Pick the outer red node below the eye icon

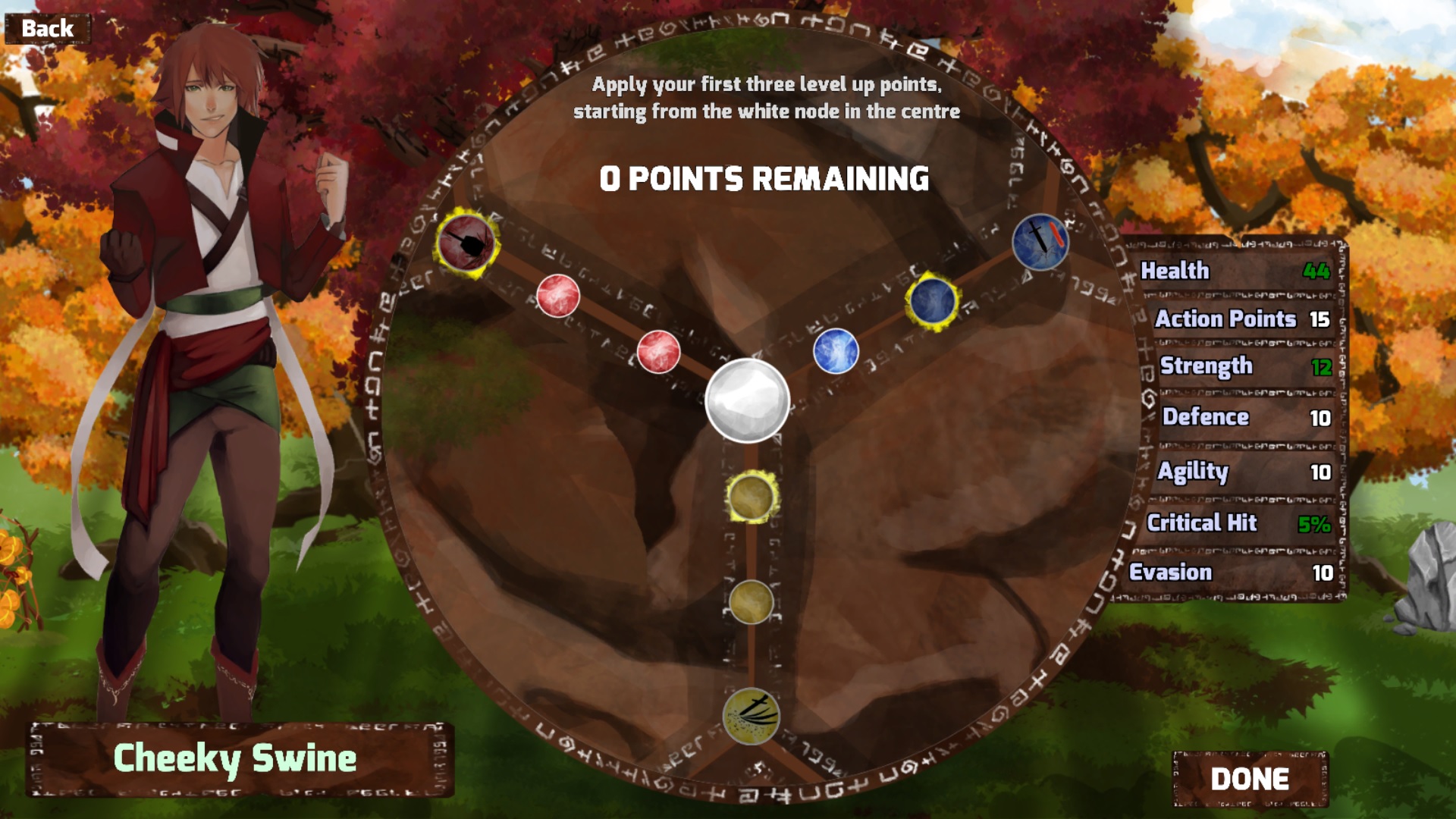coord(559,297)
